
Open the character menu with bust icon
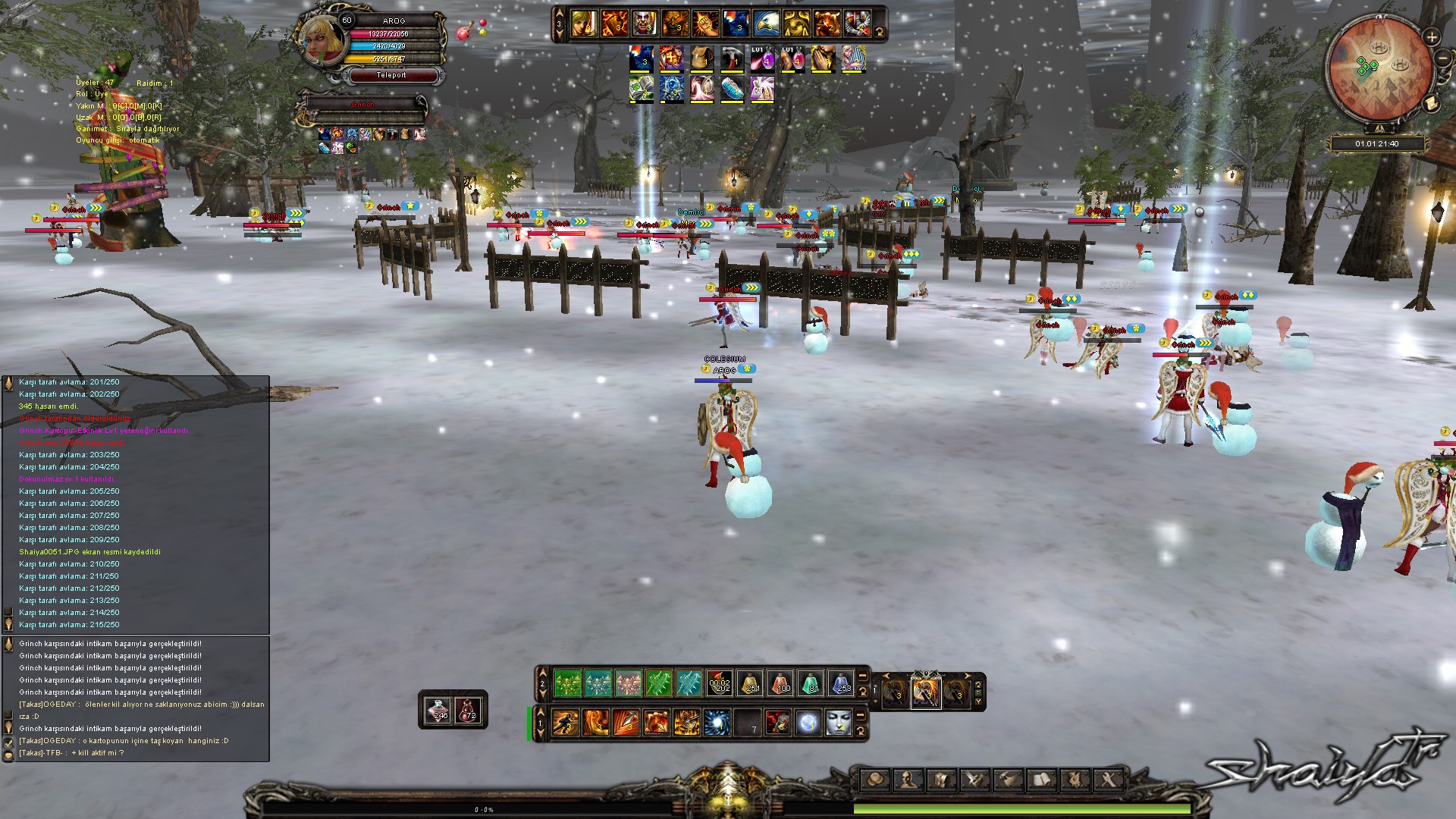(x=908, y=780)
